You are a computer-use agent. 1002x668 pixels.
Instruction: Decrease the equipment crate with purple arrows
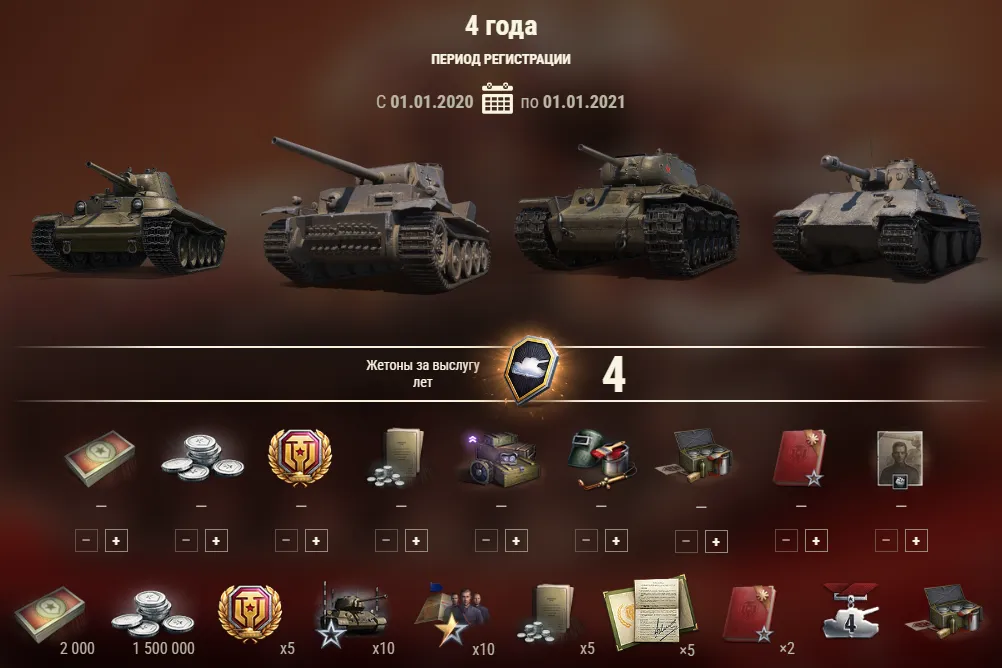[x=486, y=540]
